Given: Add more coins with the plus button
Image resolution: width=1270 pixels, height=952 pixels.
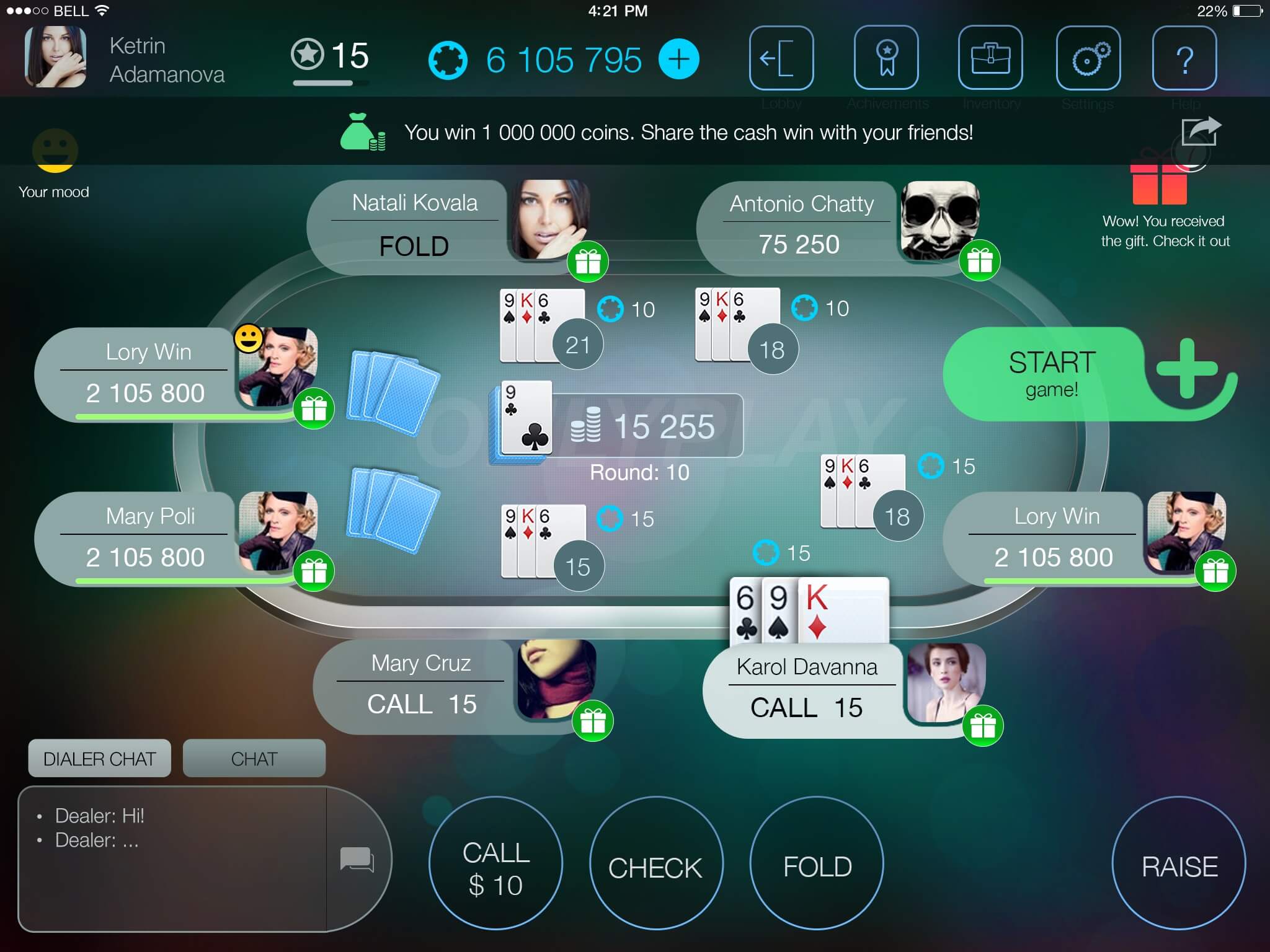Looking at the screenshot, I should tap(679, 59).
